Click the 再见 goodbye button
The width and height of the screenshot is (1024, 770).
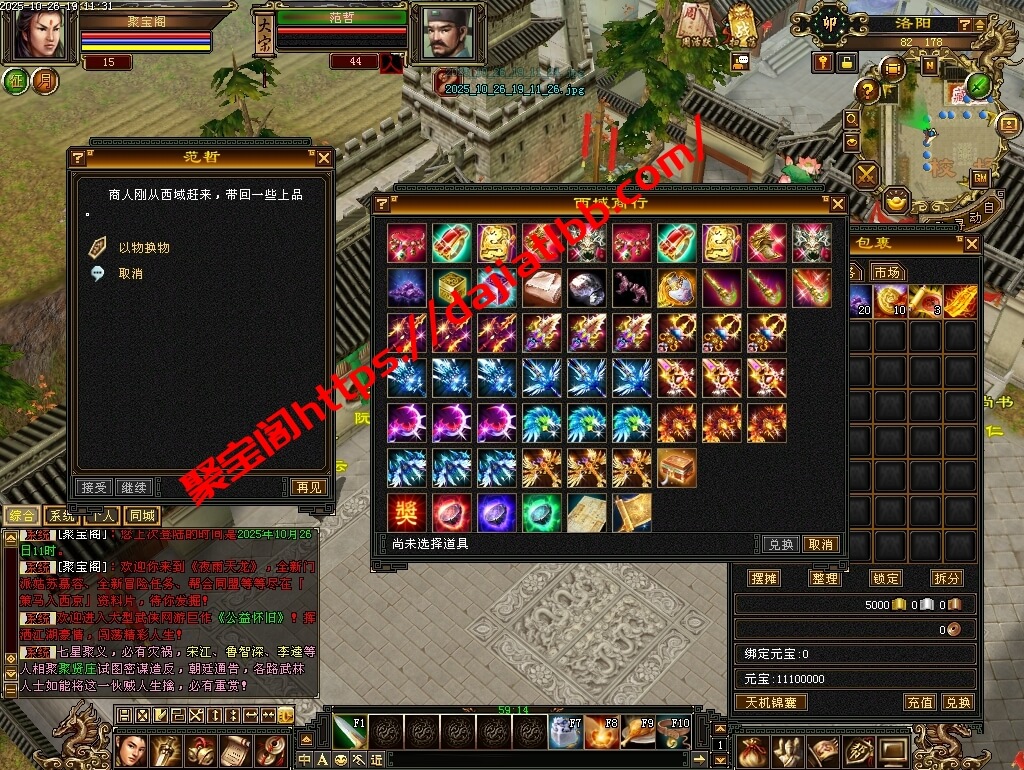[x=308, y=487]
